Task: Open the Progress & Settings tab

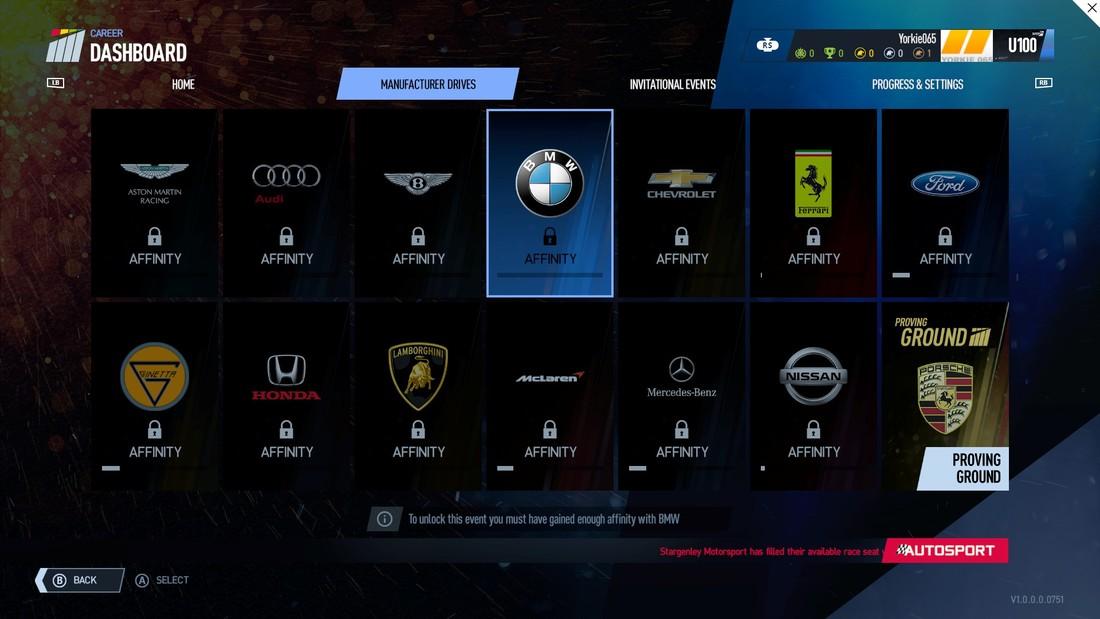Action: pyautogui.click(x=917, y=84)
